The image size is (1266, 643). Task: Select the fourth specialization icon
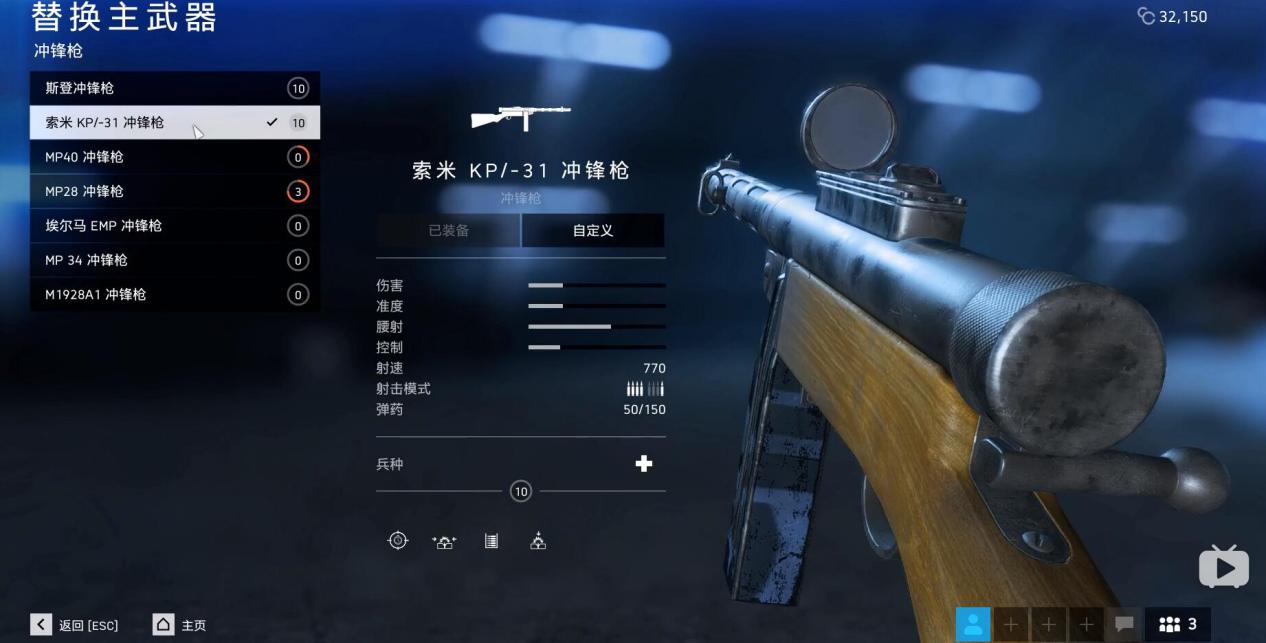(x=538, y=541)
